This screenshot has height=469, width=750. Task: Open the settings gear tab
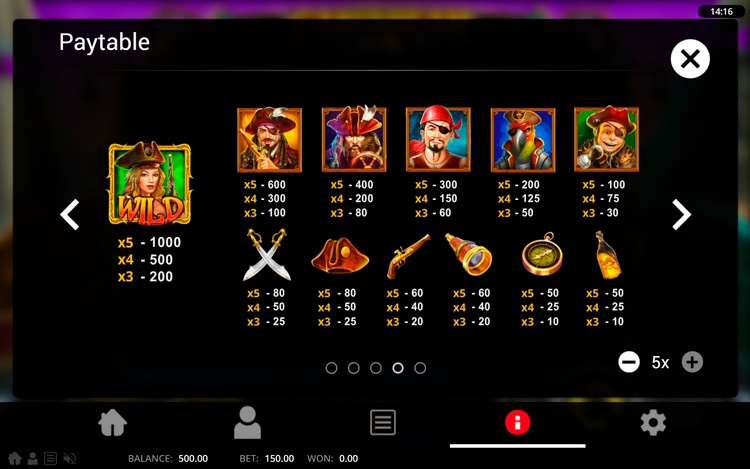coord(653,423)
